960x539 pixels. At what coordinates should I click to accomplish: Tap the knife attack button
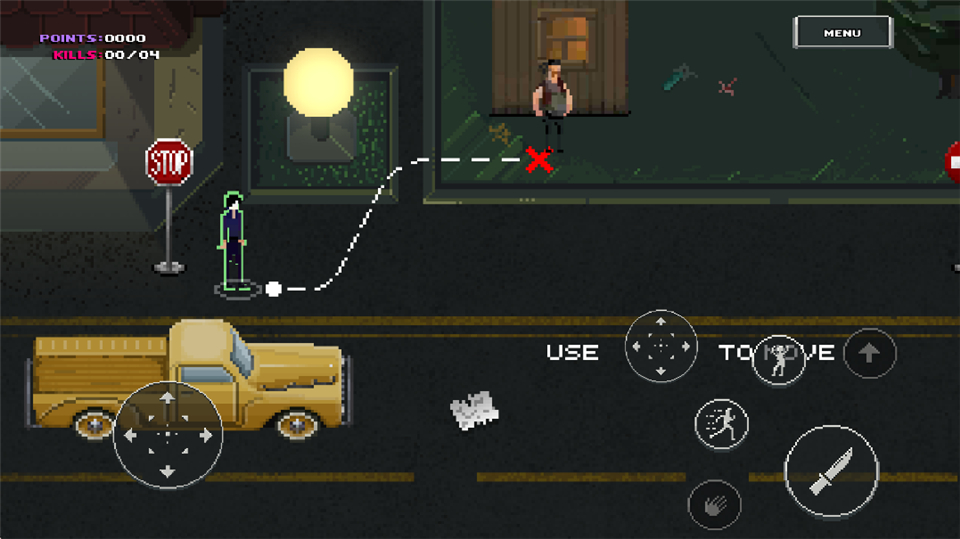(831, 471)
